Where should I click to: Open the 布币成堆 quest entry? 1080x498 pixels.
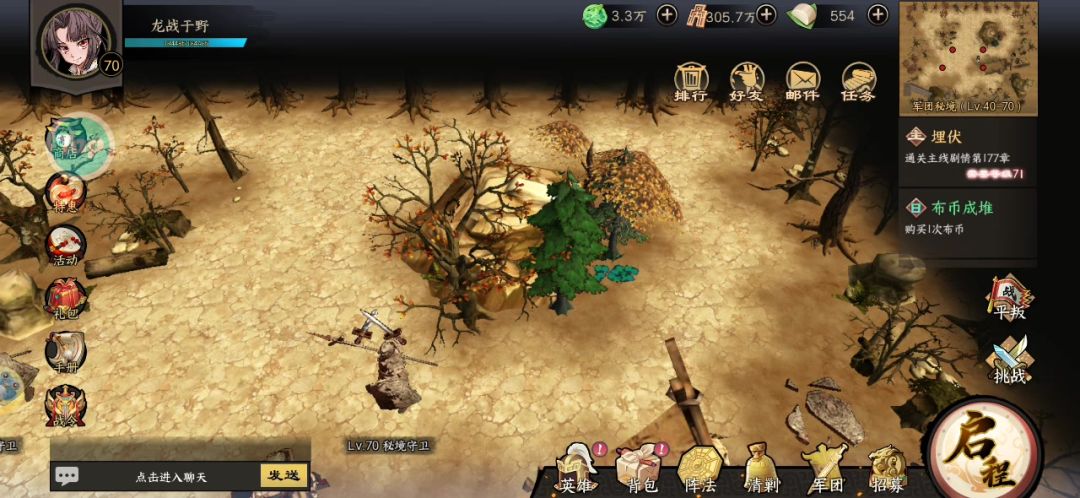[966, 215]
